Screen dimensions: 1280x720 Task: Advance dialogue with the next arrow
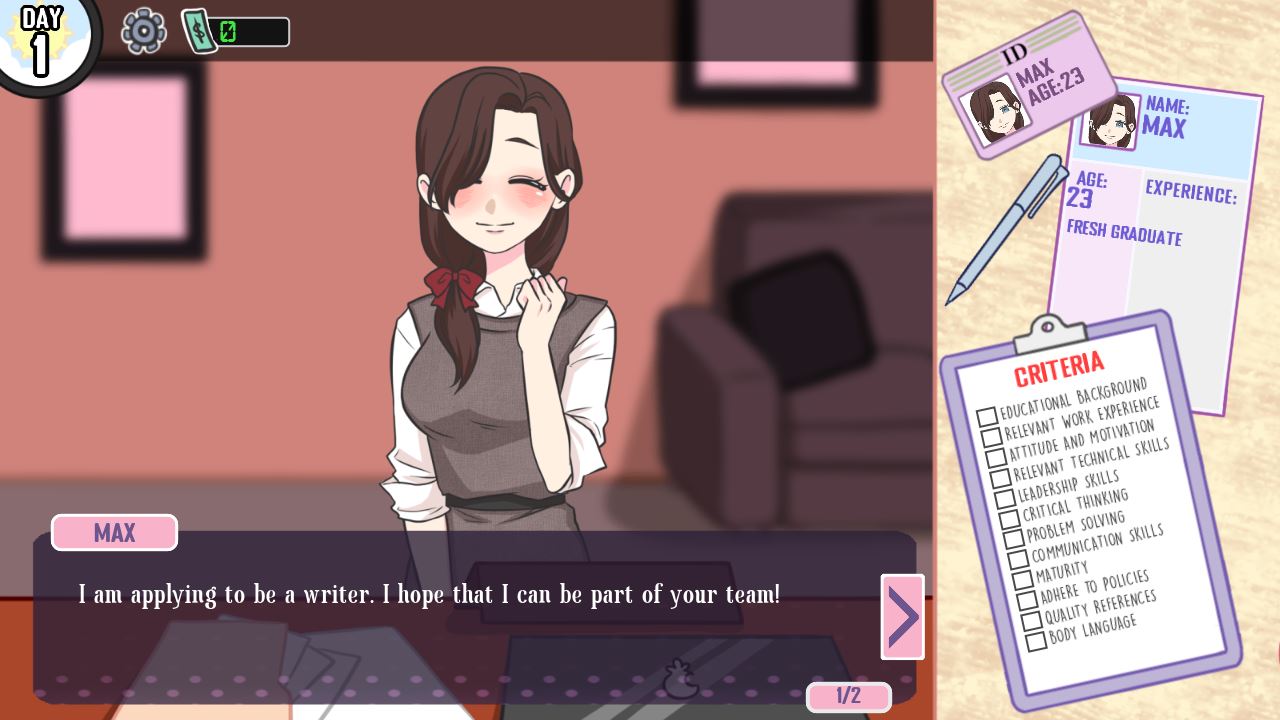tap(901, 616)
